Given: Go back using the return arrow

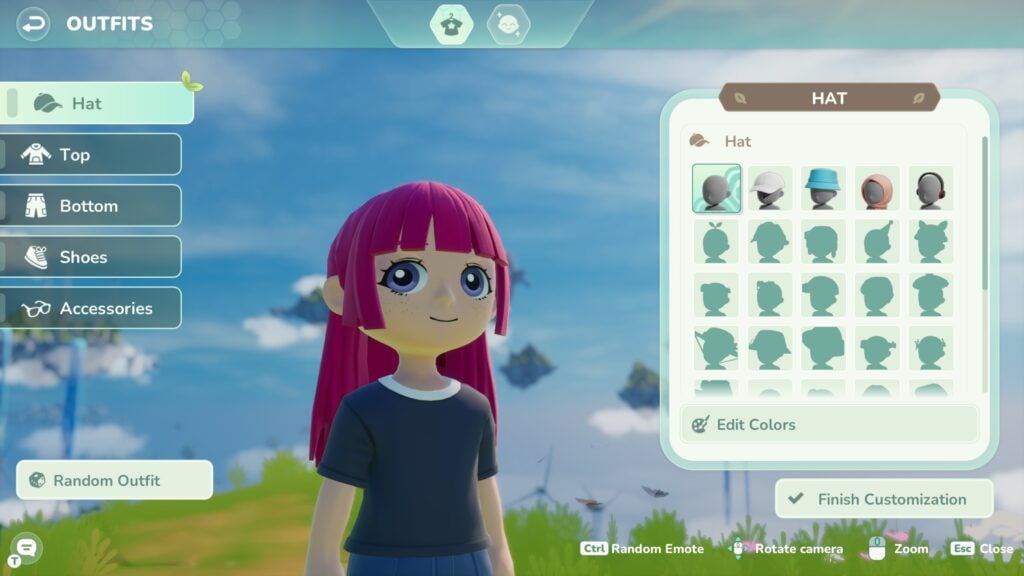Looking at the screenshot, I should click(33, 23).
